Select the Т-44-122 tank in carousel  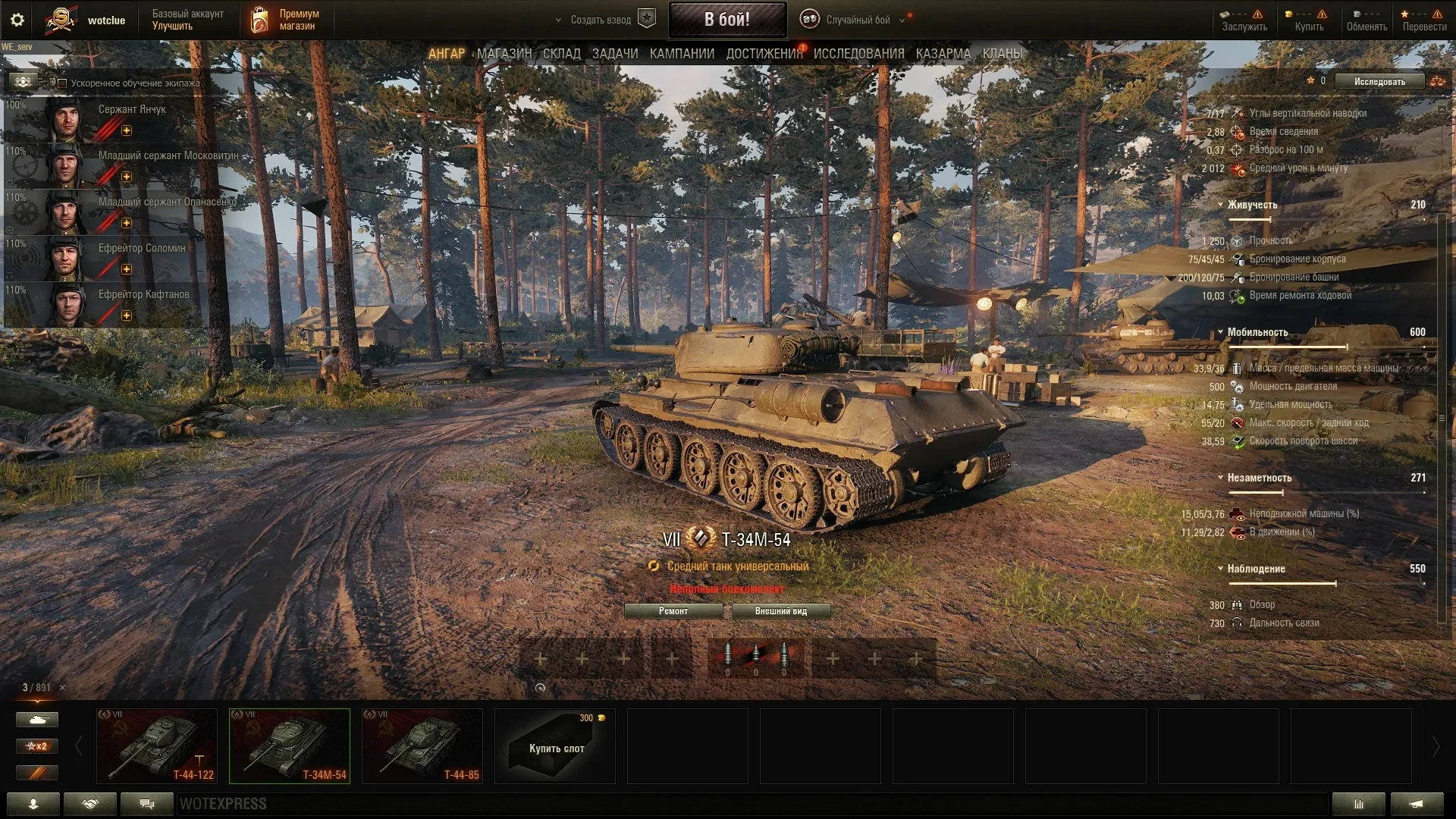[x=157, y=746]
